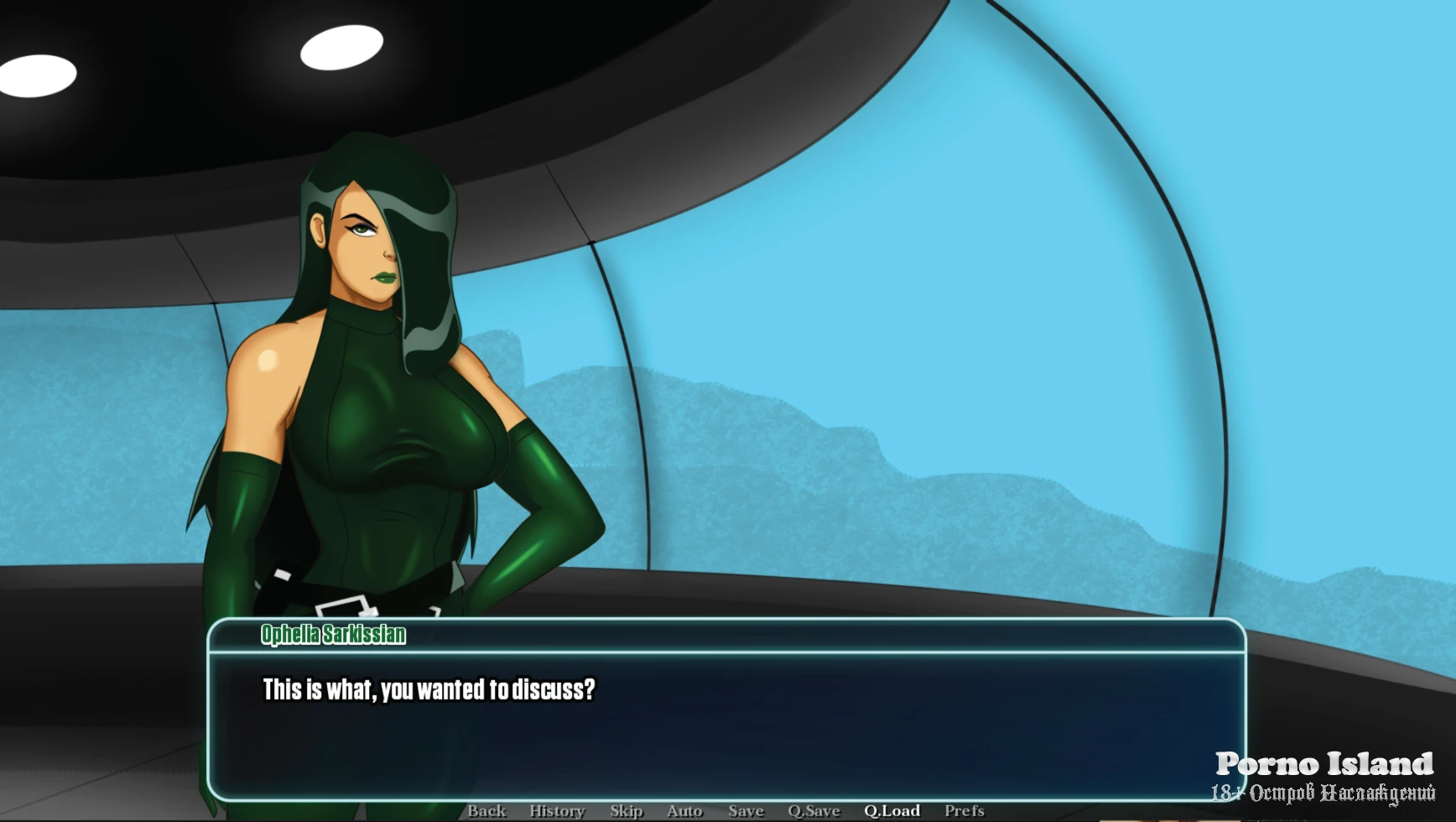Open the Save menu
Screen dimensions: 1456x822
(x=746, y=810)
